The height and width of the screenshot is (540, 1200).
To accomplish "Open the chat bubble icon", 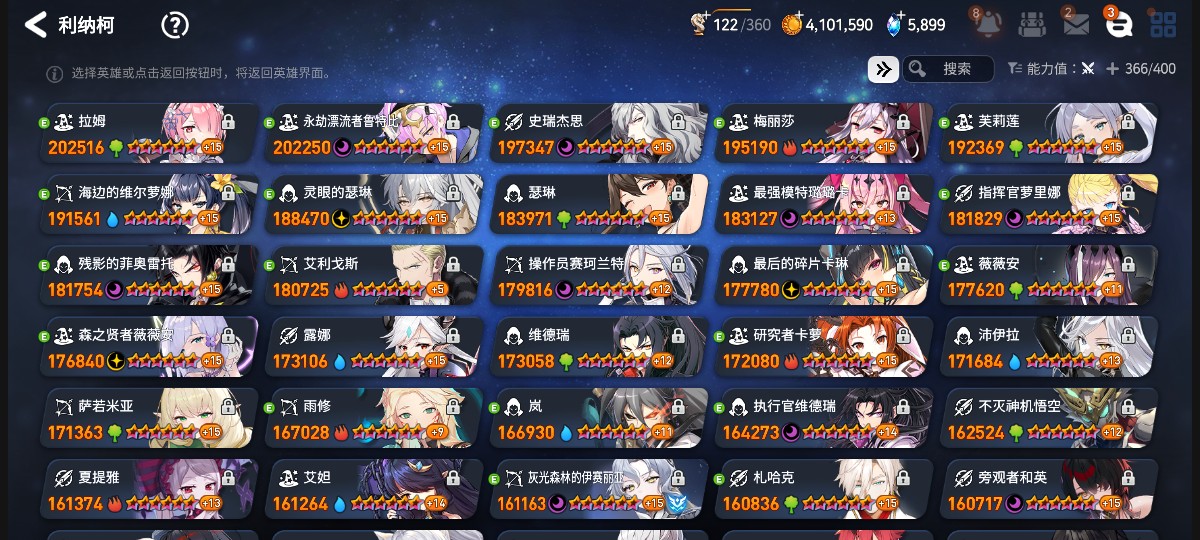I will (1119, 25).
